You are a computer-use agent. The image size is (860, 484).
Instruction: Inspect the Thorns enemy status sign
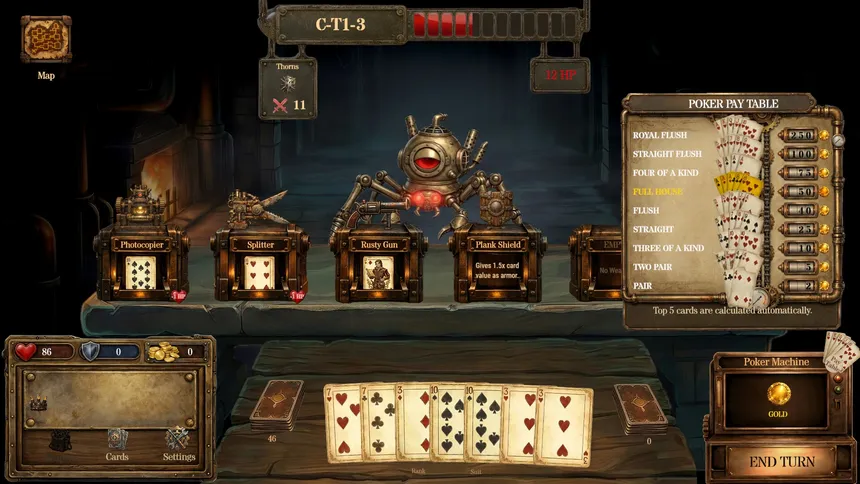287,88
